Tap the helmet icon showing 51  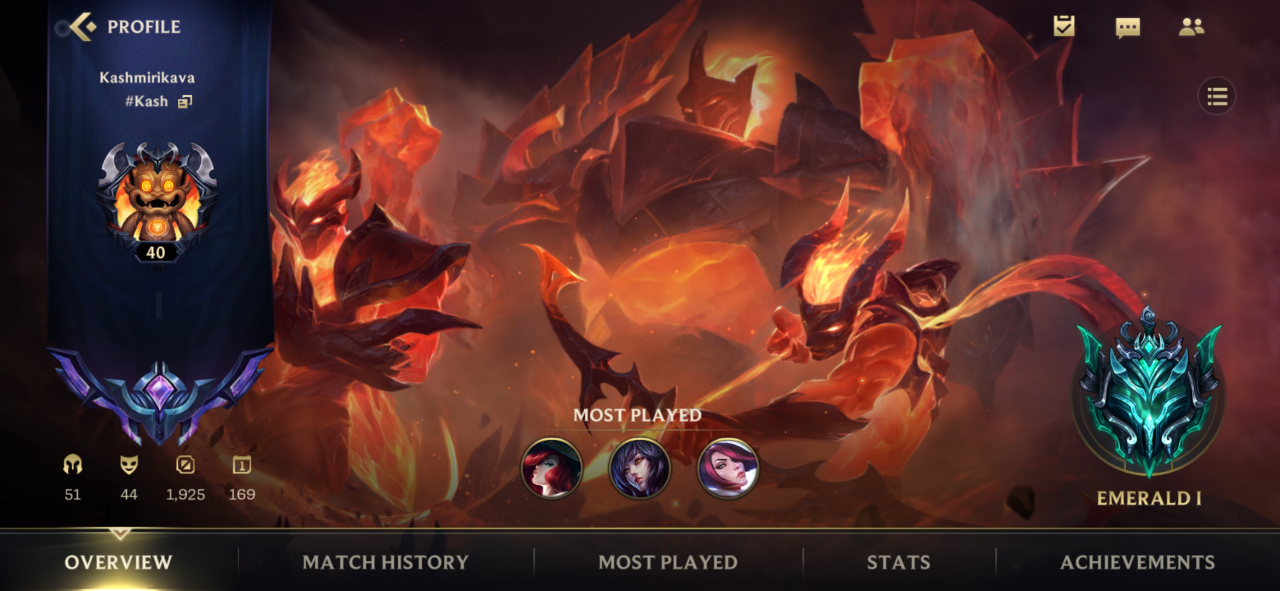pos(72,465)
